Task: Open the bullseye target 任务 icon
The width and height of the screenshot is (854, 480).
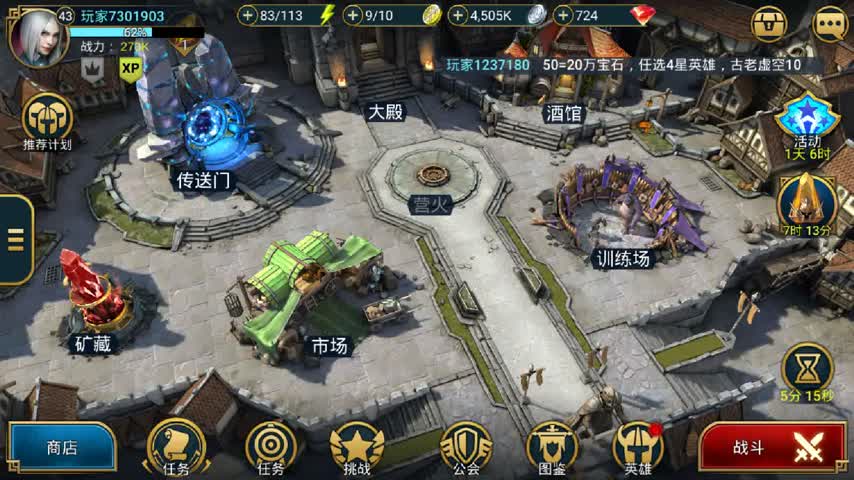Action: tap(270, 445)
